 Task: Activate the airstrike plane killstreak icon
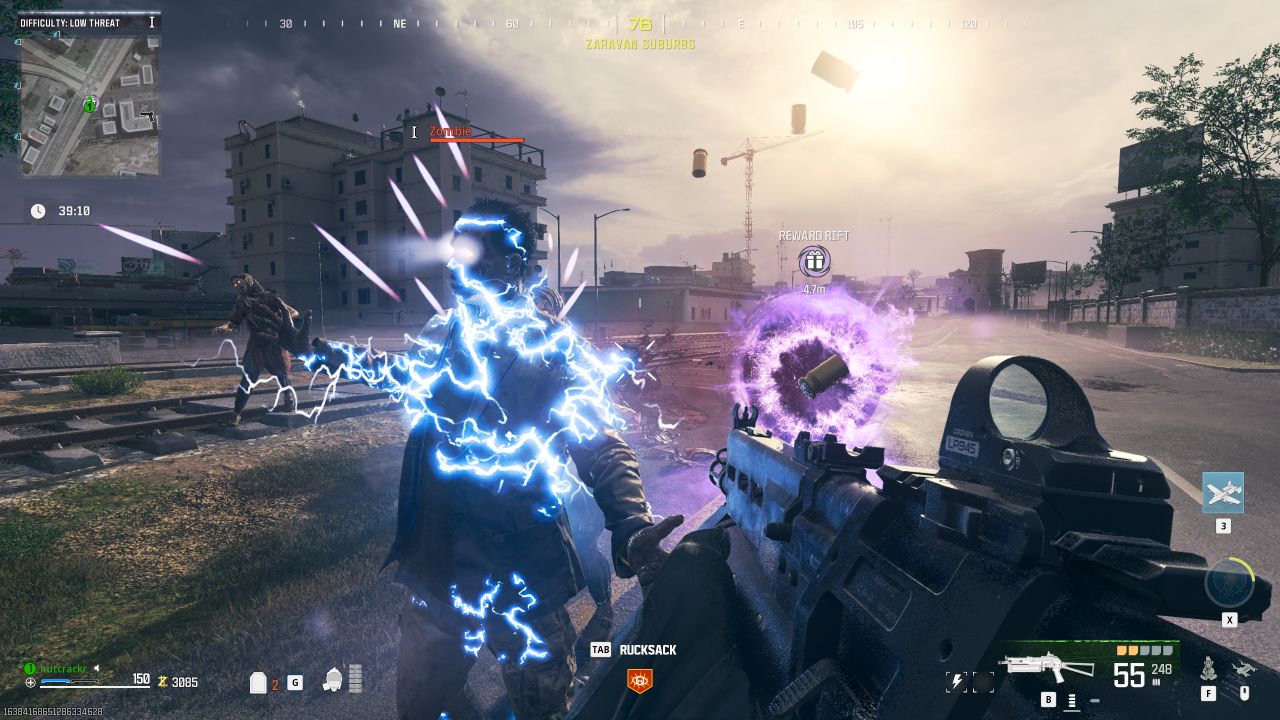(1222, 493)
